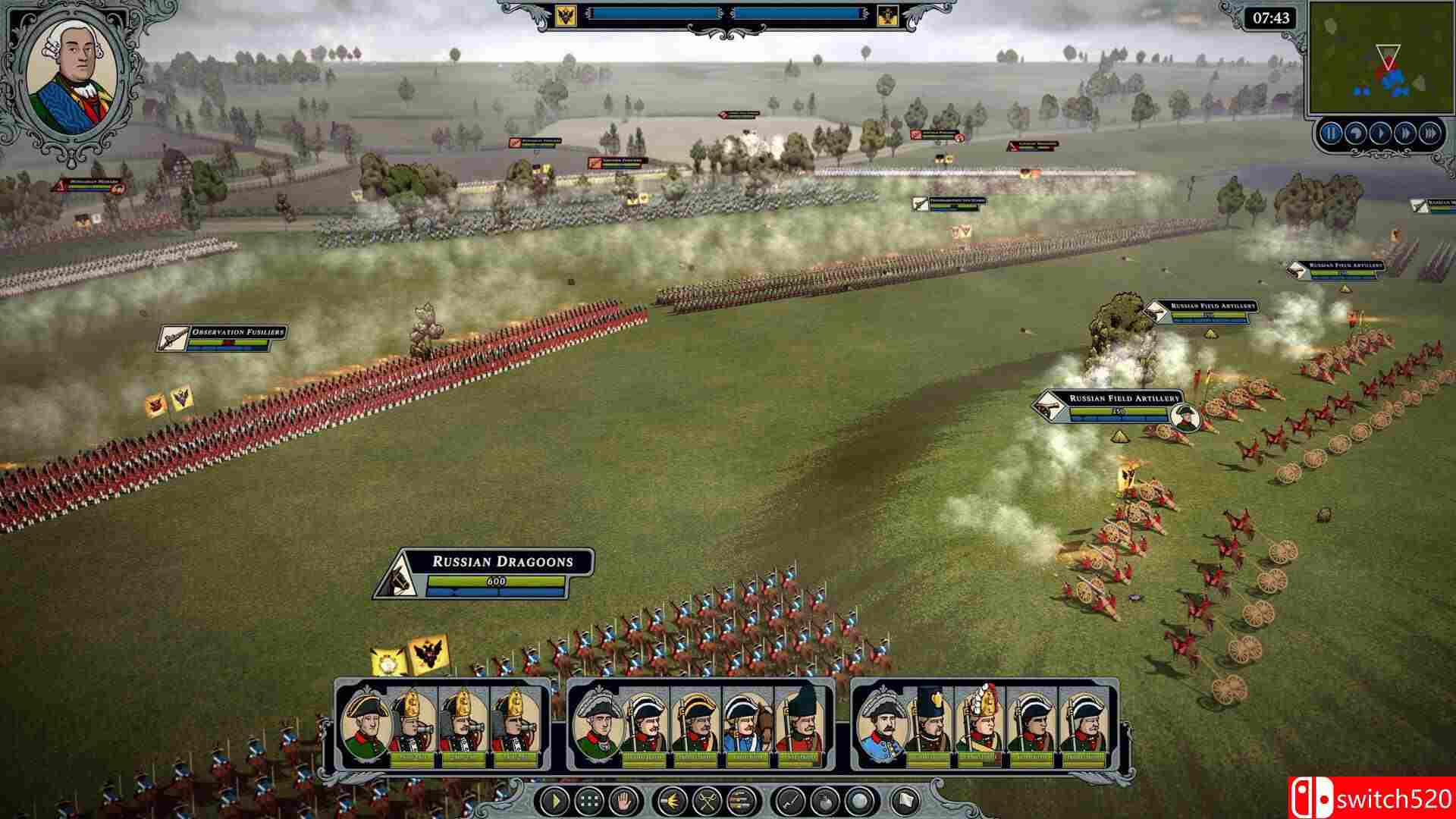This screenshot has width=1456, height=819.
Task: Choose the single musket command button
Action: (x=789, y=800)
